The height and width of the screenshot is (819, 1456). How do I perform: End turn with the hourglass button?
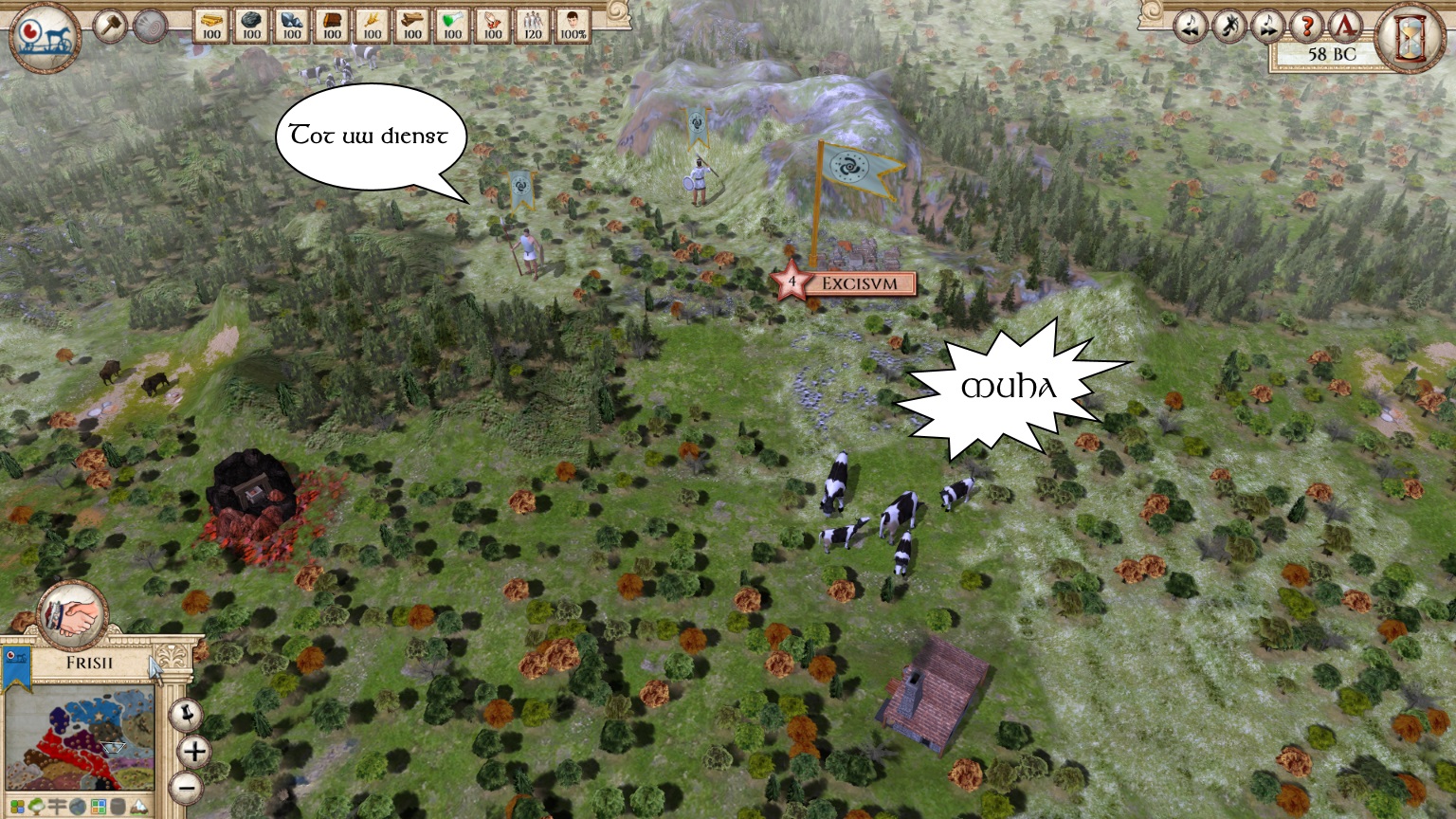[1412, 36]
